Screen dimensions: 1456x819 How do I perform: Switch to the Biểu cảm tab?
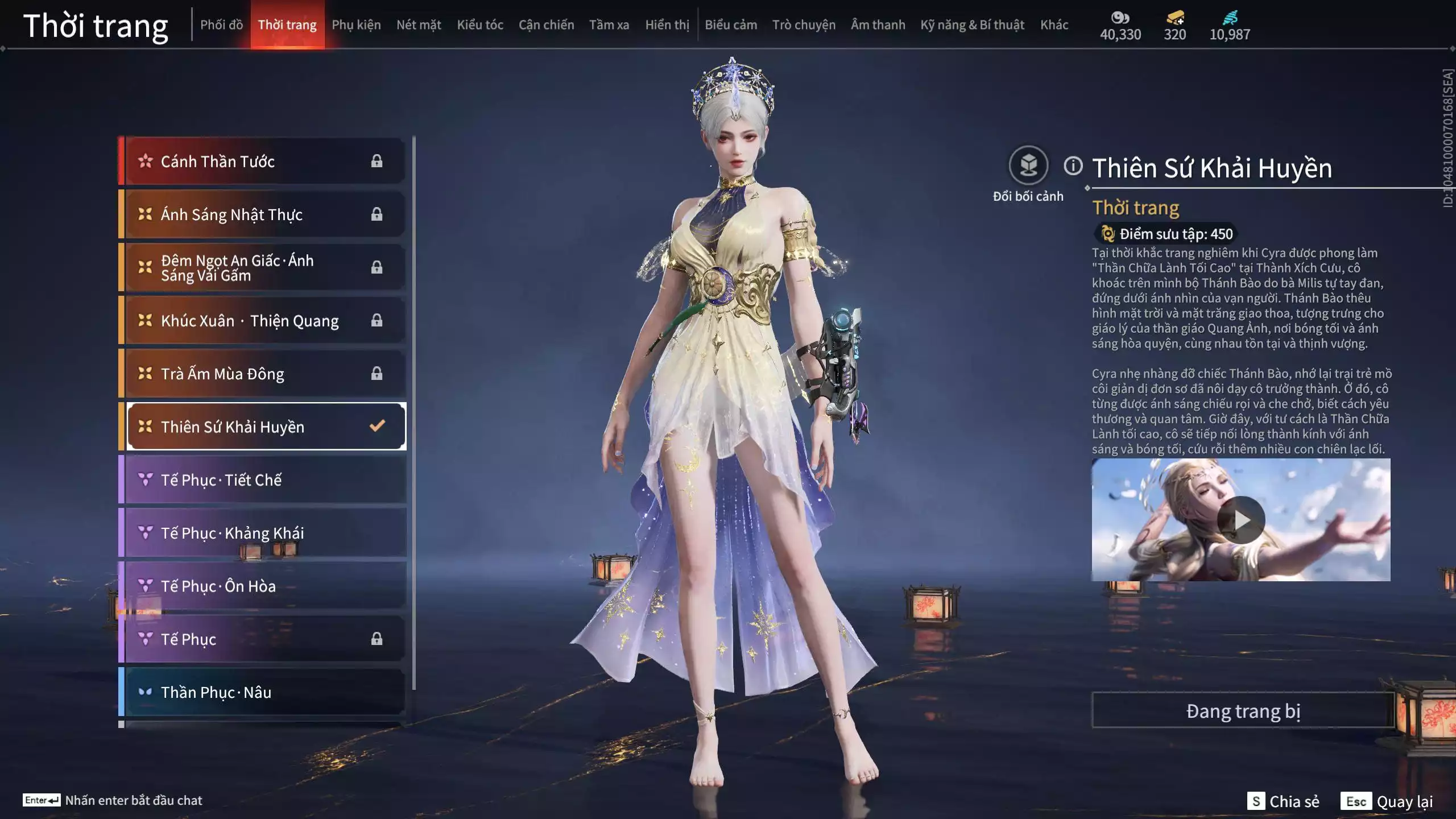tap(731, 25)
